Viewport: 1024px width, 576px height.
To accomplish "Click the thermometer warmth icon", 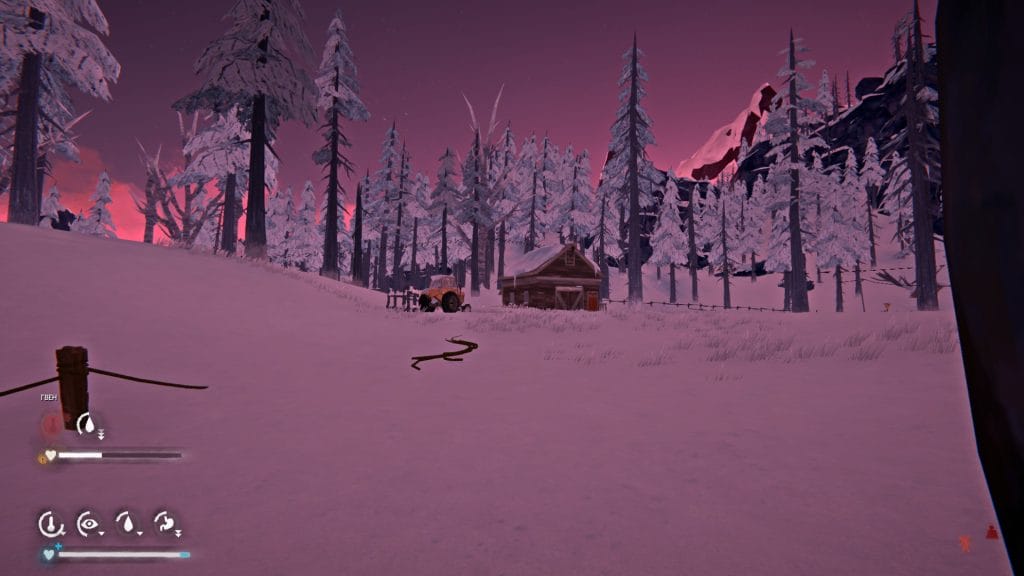I will [x=49, y=522].
